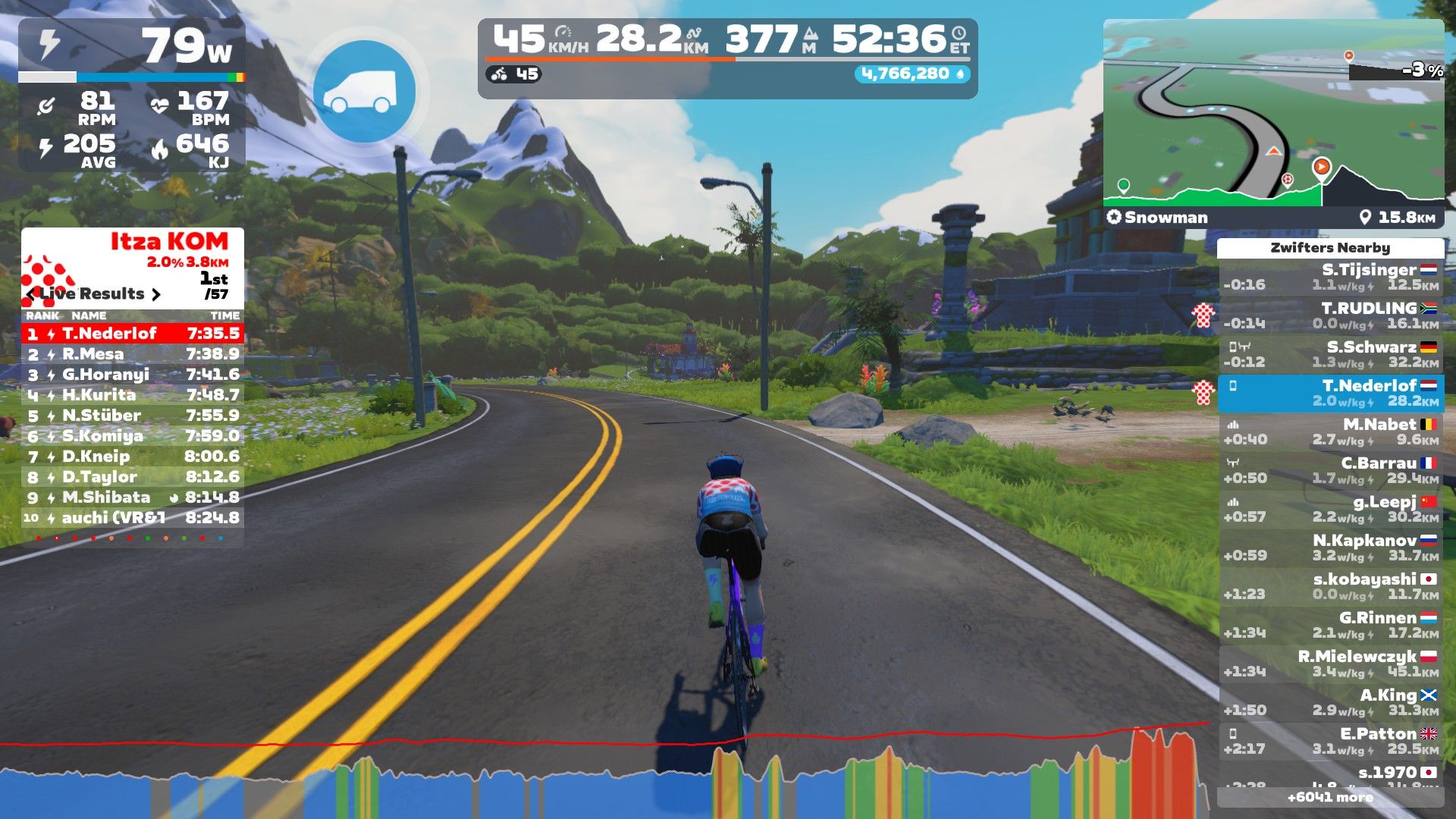Activate the van power-up icon
Image resolution: width=1456 pixels, height=819 pixels.
point(364,91)
